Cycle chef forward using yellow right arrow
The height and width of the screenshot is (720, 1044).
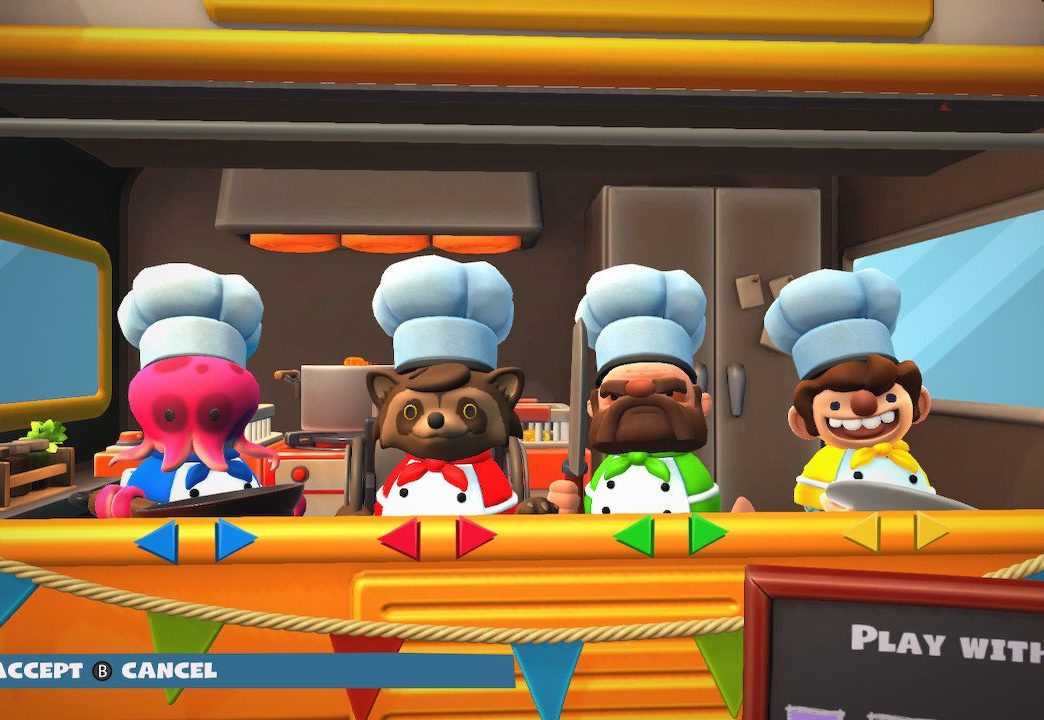[x=931, y=530]
